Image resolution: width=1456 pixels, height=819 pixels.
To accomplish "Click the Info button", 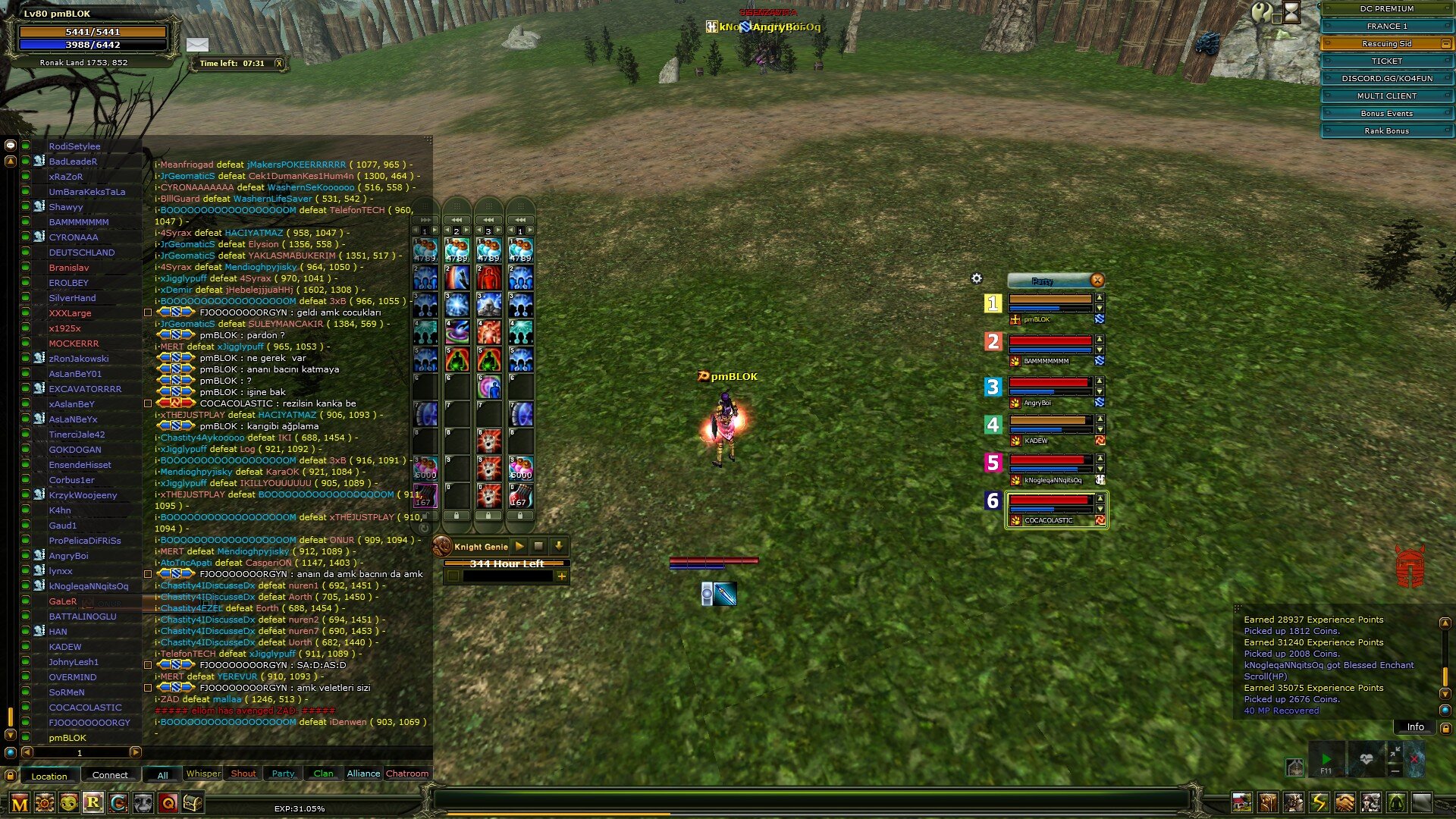I will point(1415,727).
